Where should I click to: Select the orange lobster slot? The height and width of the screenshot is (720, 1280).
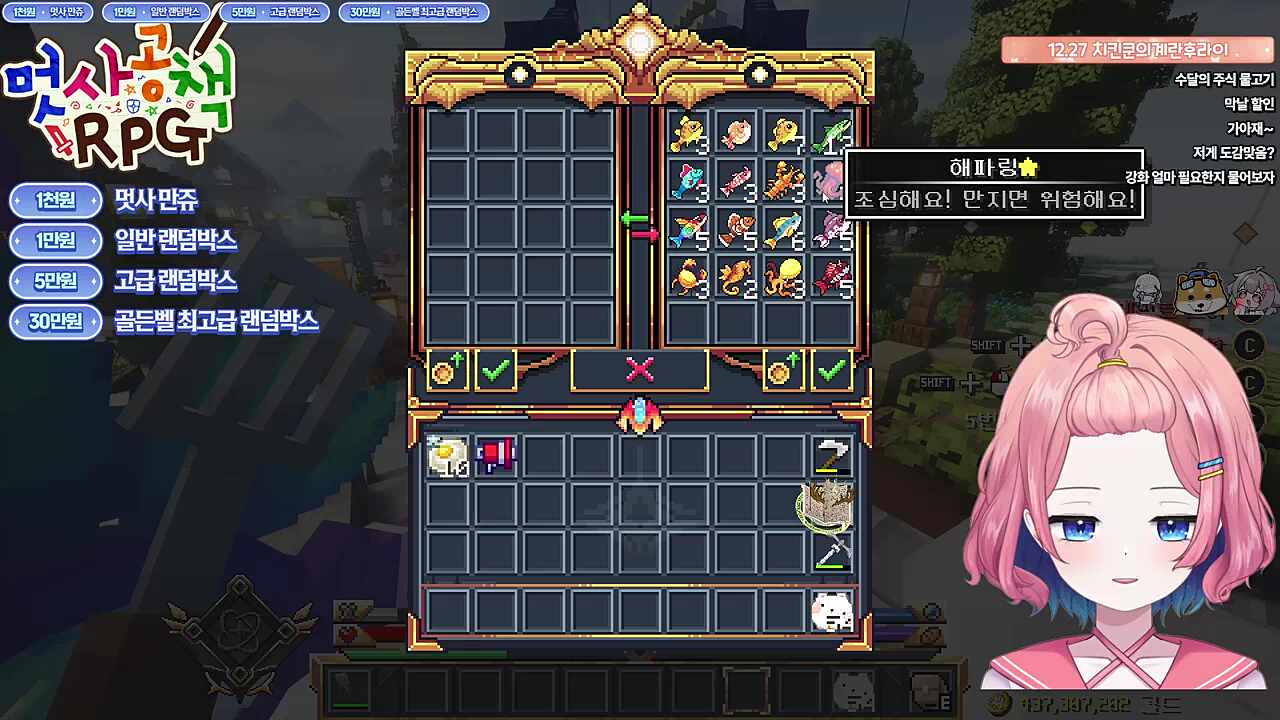click(x=785, y=181)
